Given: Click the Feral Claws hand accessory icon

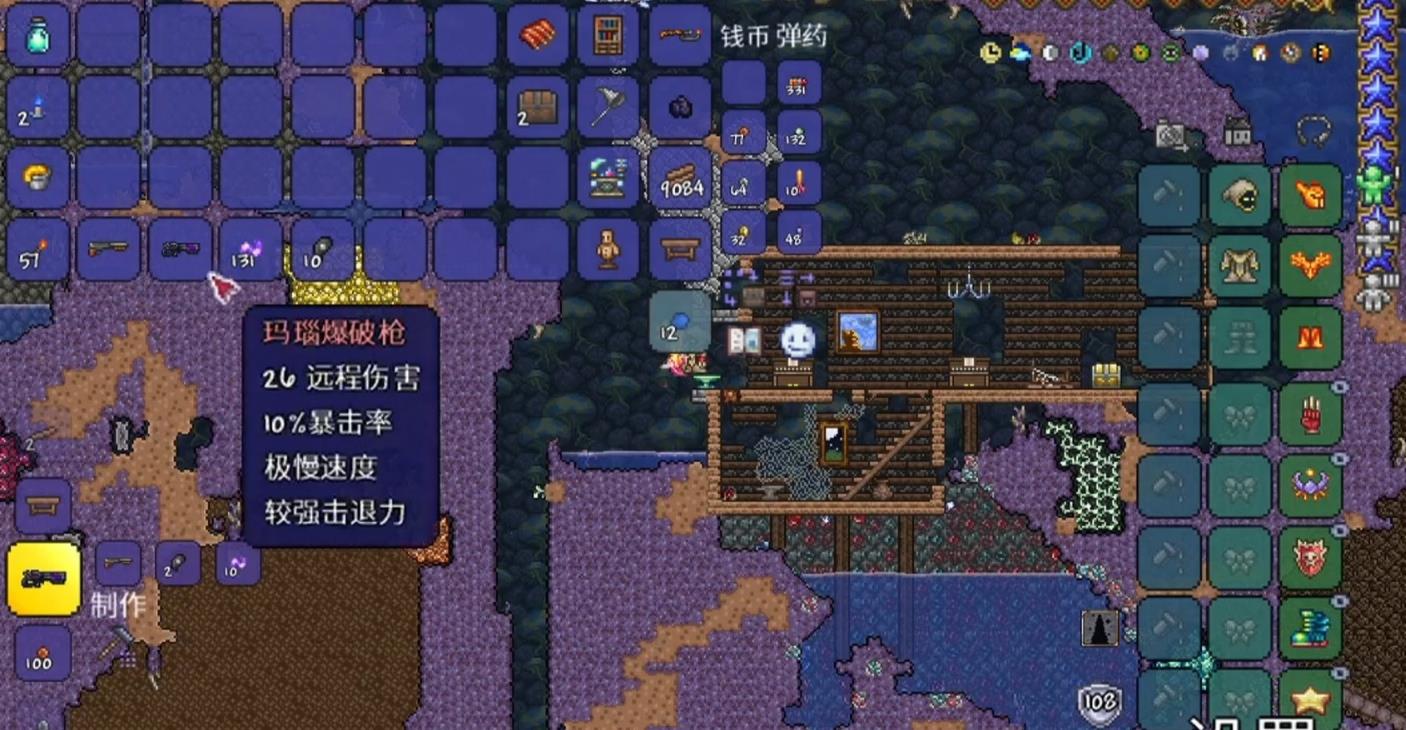Looking at the screenshot, I should click(x=1310, y=412).
